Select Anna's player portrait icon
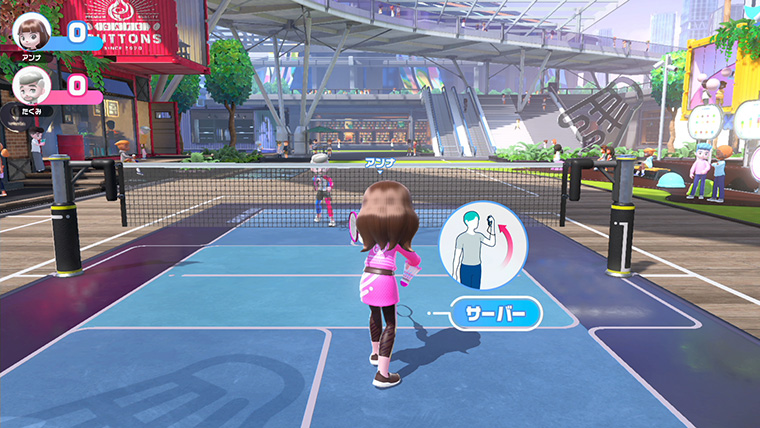Image resolution: width=760 pixels, height=428 pixels. pos(32,32)
